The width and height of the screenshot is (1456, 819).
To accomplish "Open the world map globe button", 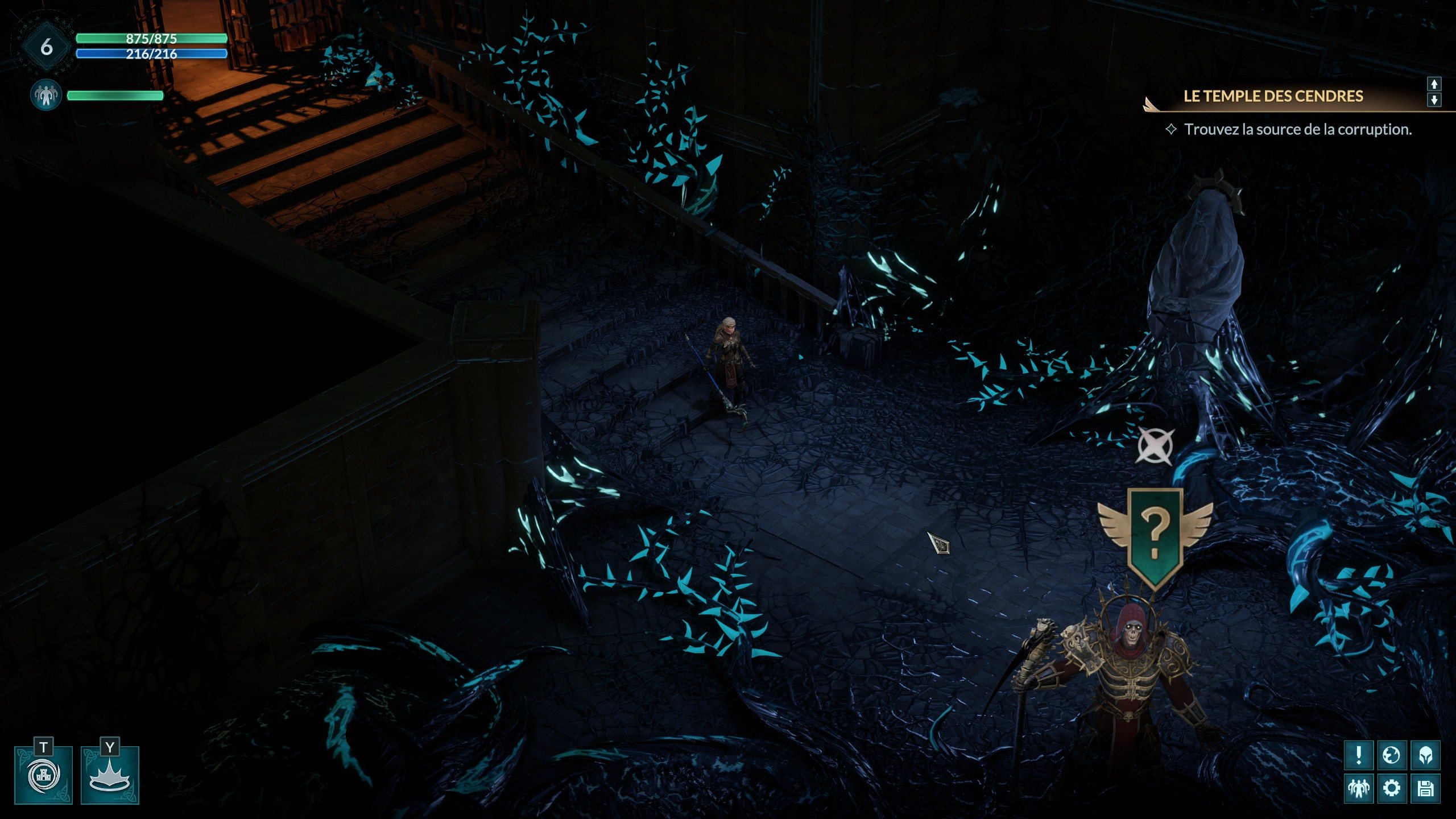I will 1392,755.
